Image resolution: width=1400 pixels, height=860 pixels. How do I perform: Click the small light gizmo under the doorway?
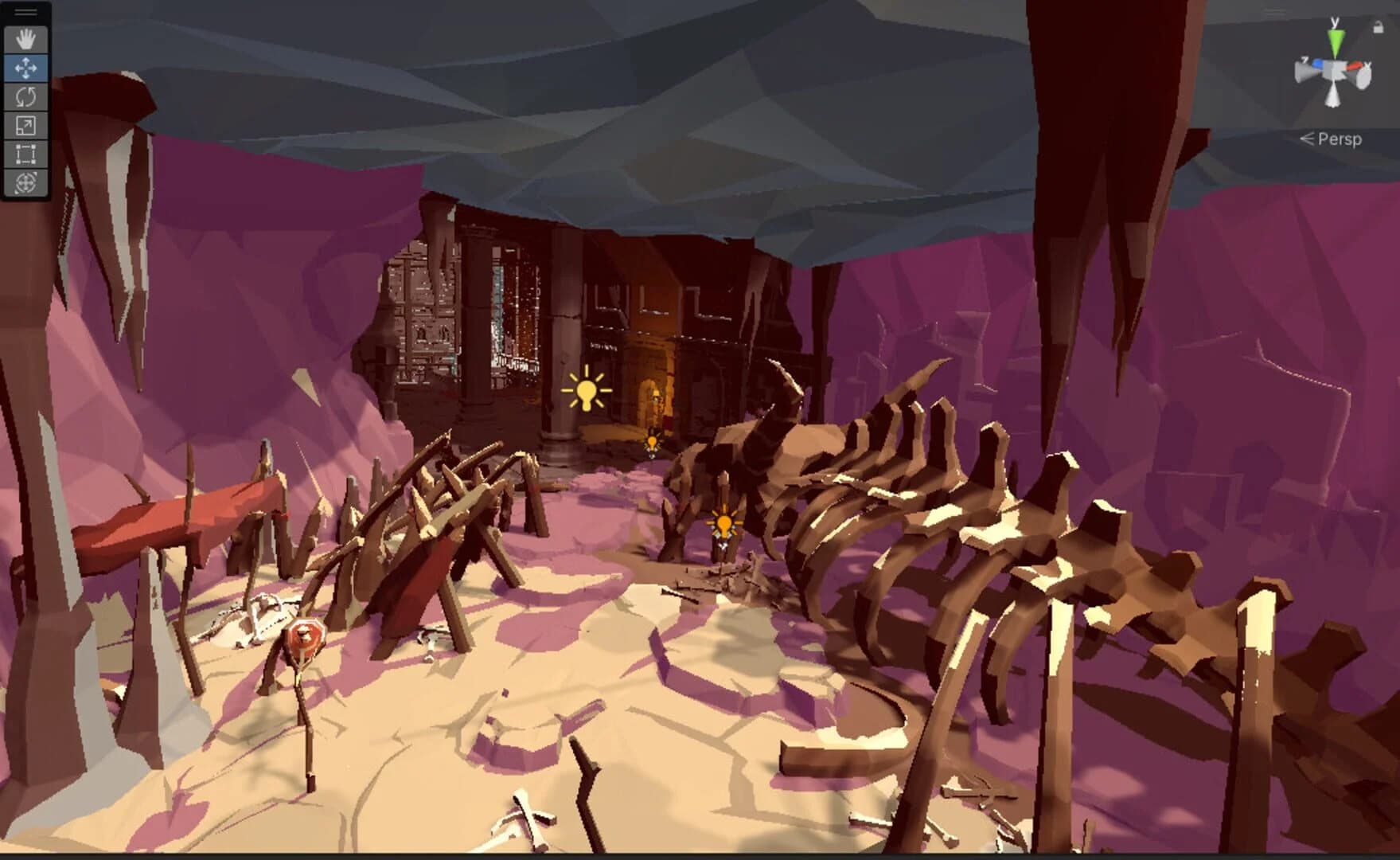pyautogui.click(x=653, y=442)
